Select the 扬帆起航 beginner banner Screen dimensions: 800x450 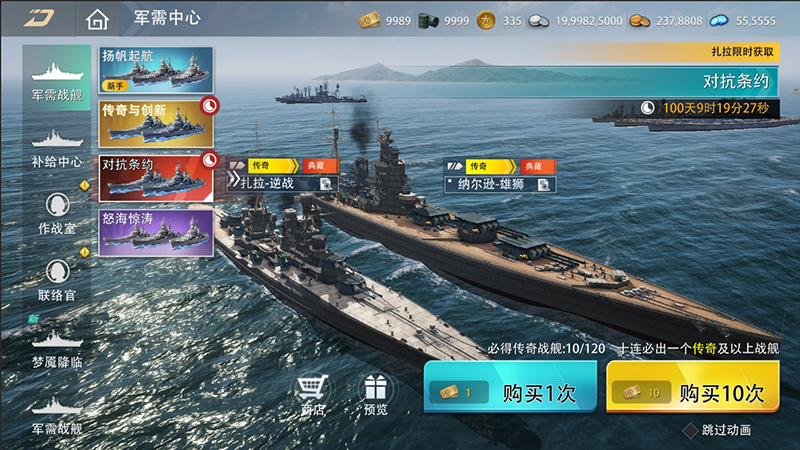pyautogui.click(x=156, y=69)
